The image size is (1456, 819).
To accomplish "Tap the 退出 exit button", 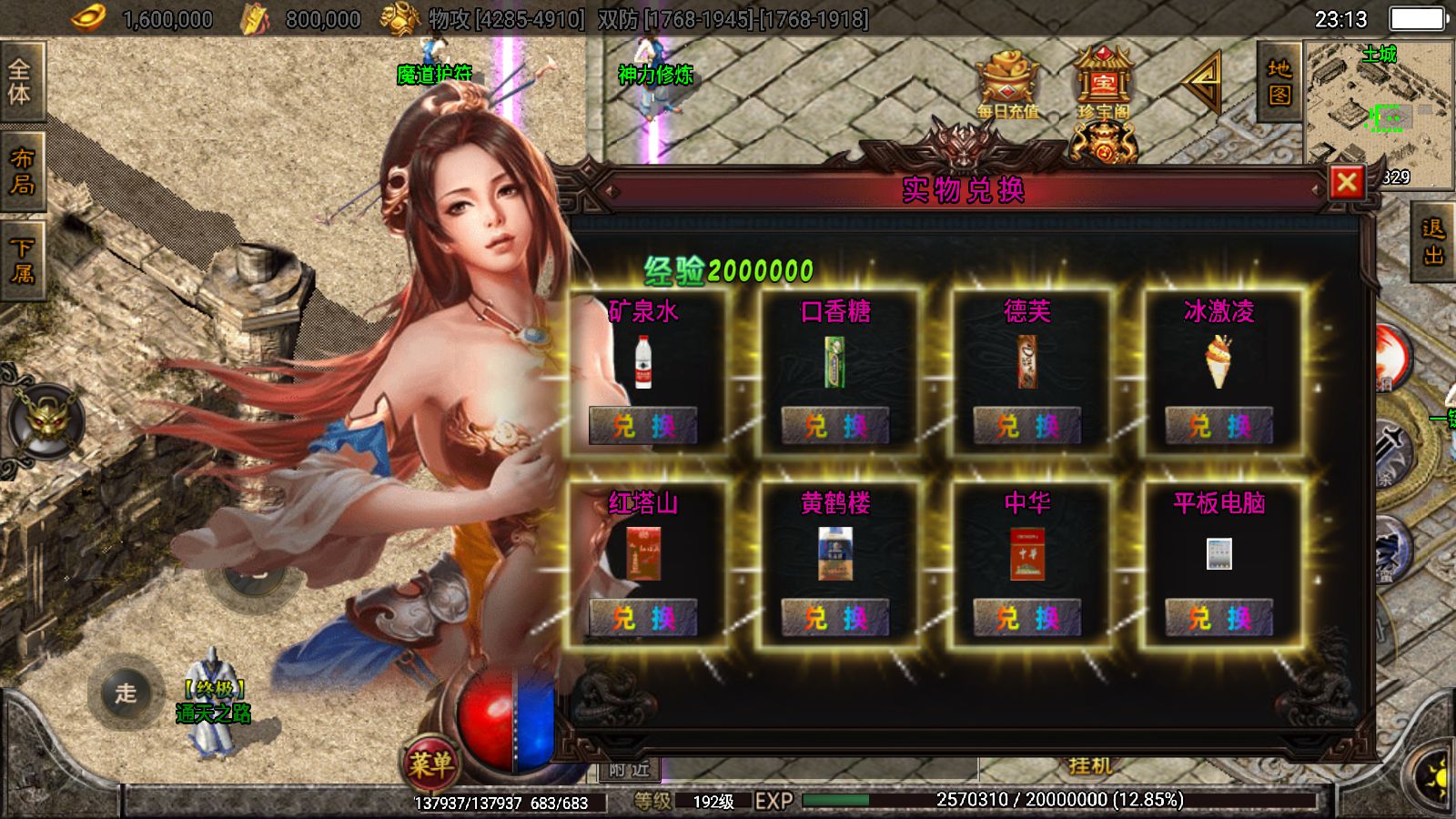I will 1434,242.
